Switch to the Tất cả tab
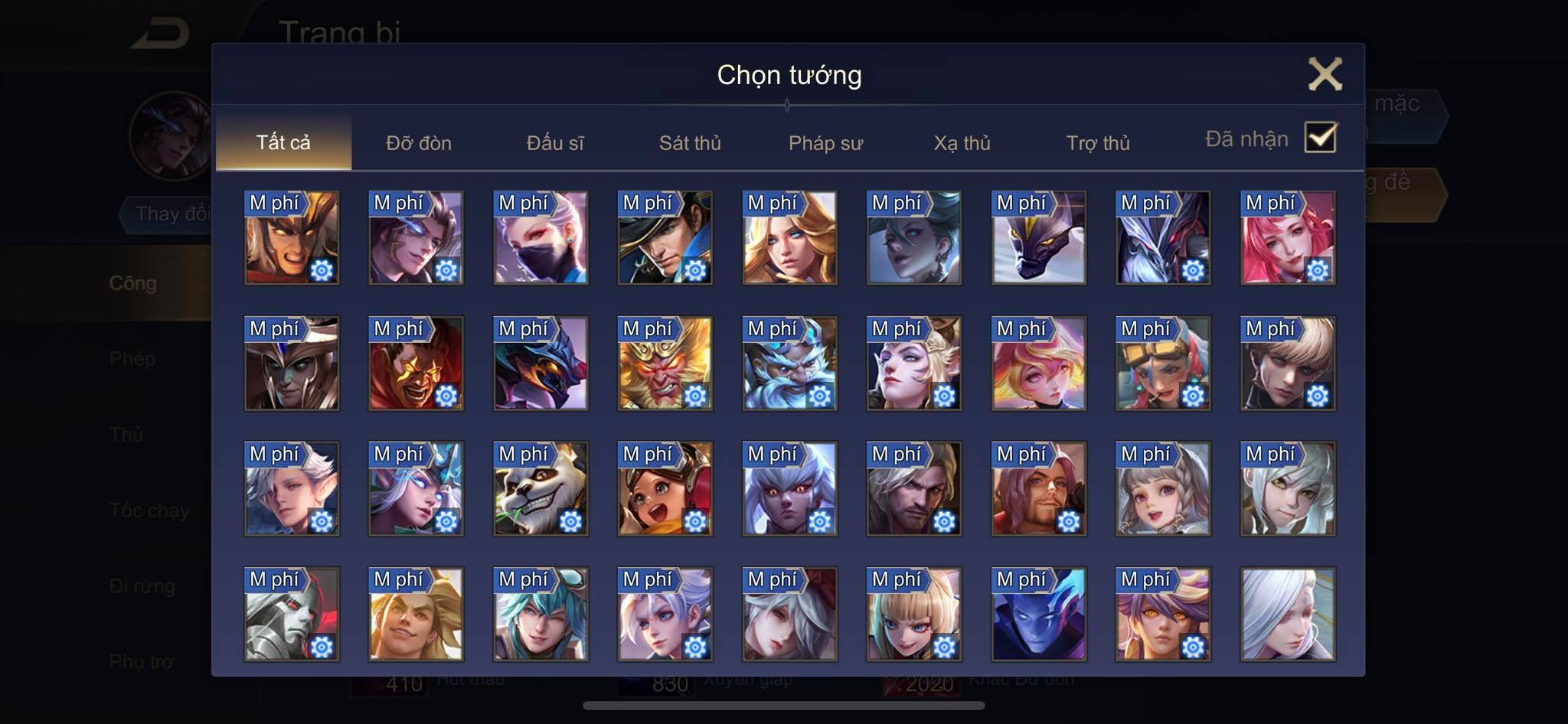The width and height of the screenshot is (1568, 724). [x=283, y=142]
